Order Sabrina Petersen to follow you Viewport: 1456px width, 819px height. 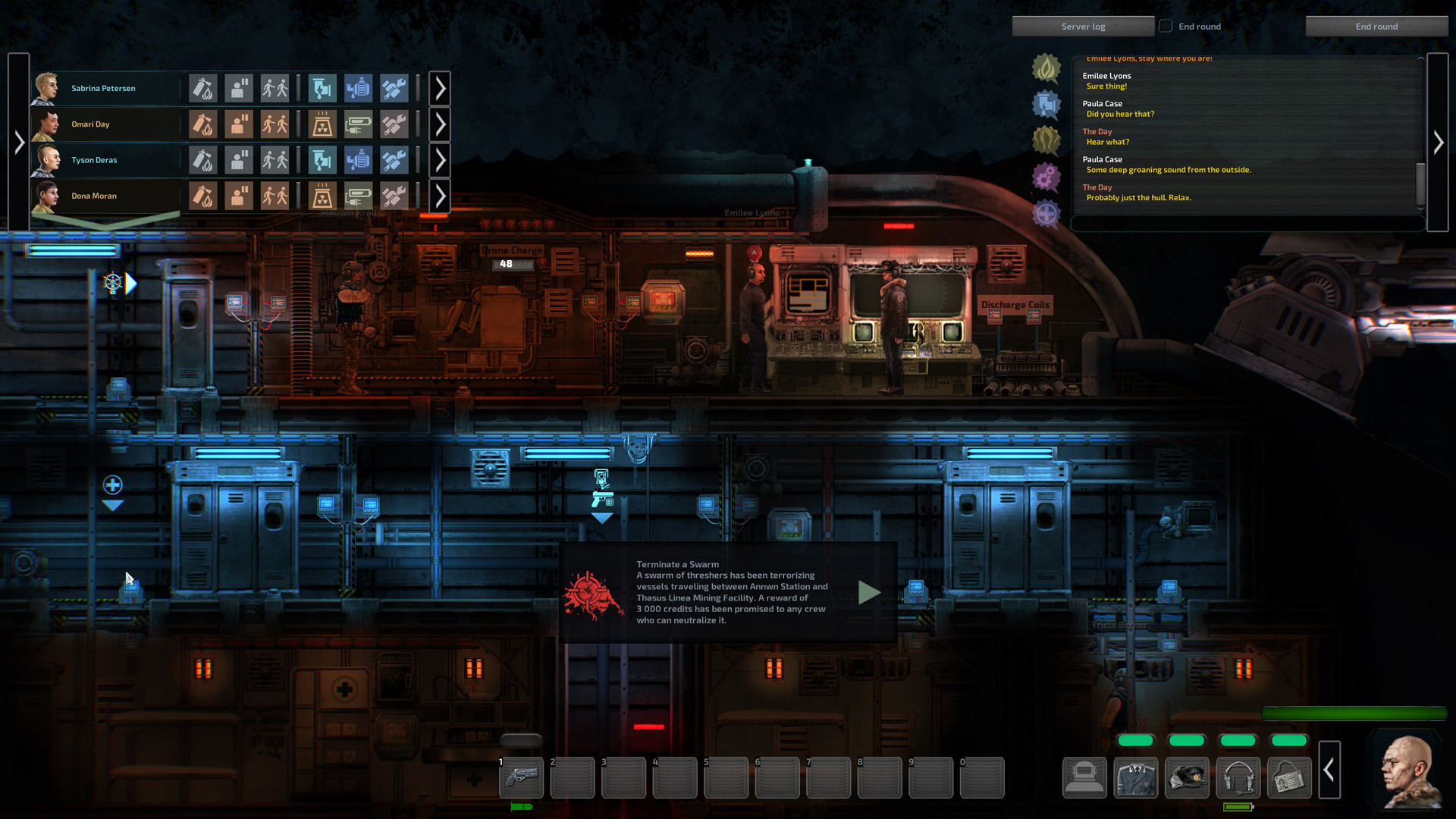276,88
